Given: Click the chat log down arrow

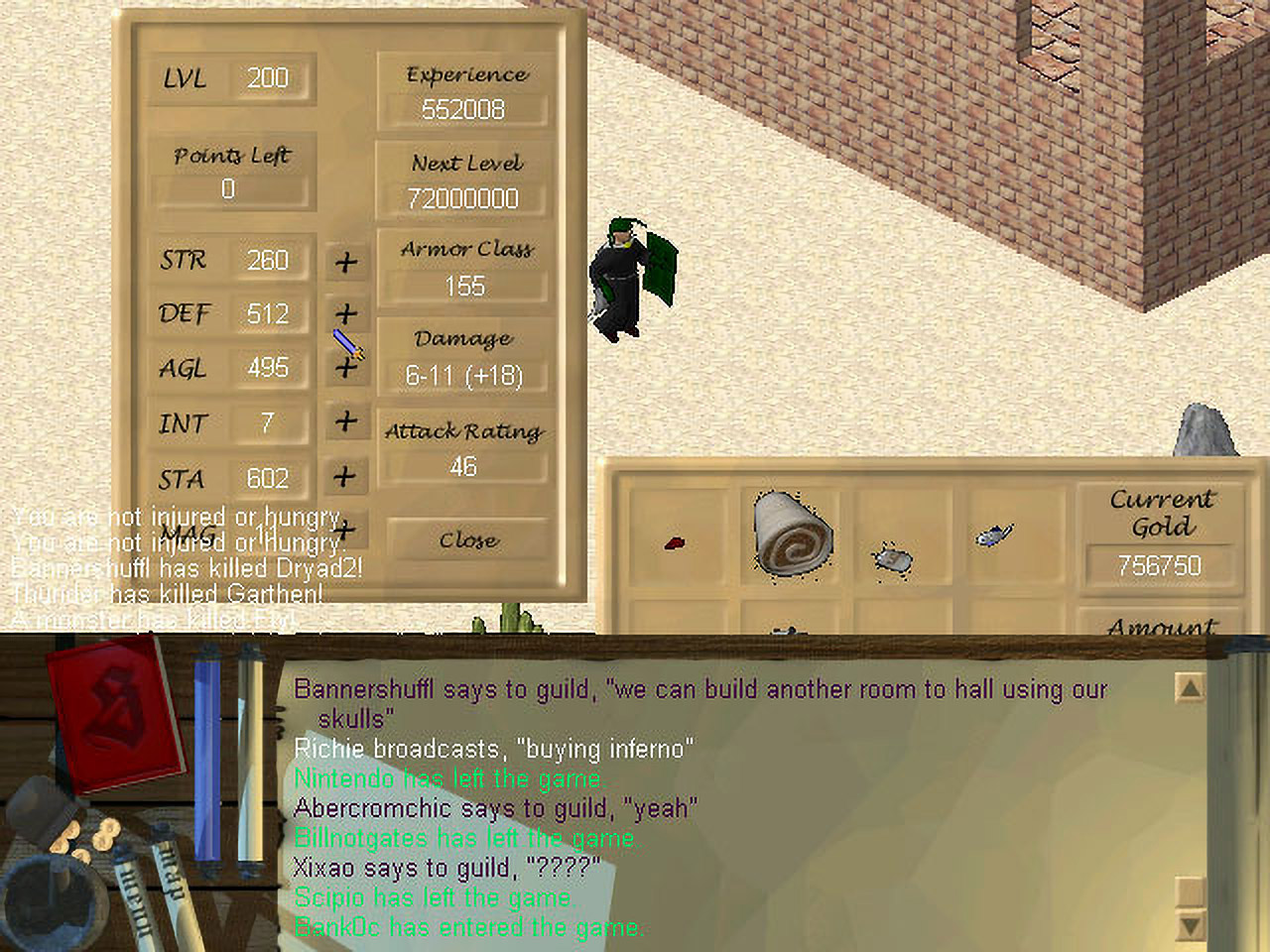Looking at the screenshot, I should point(1189,926).
